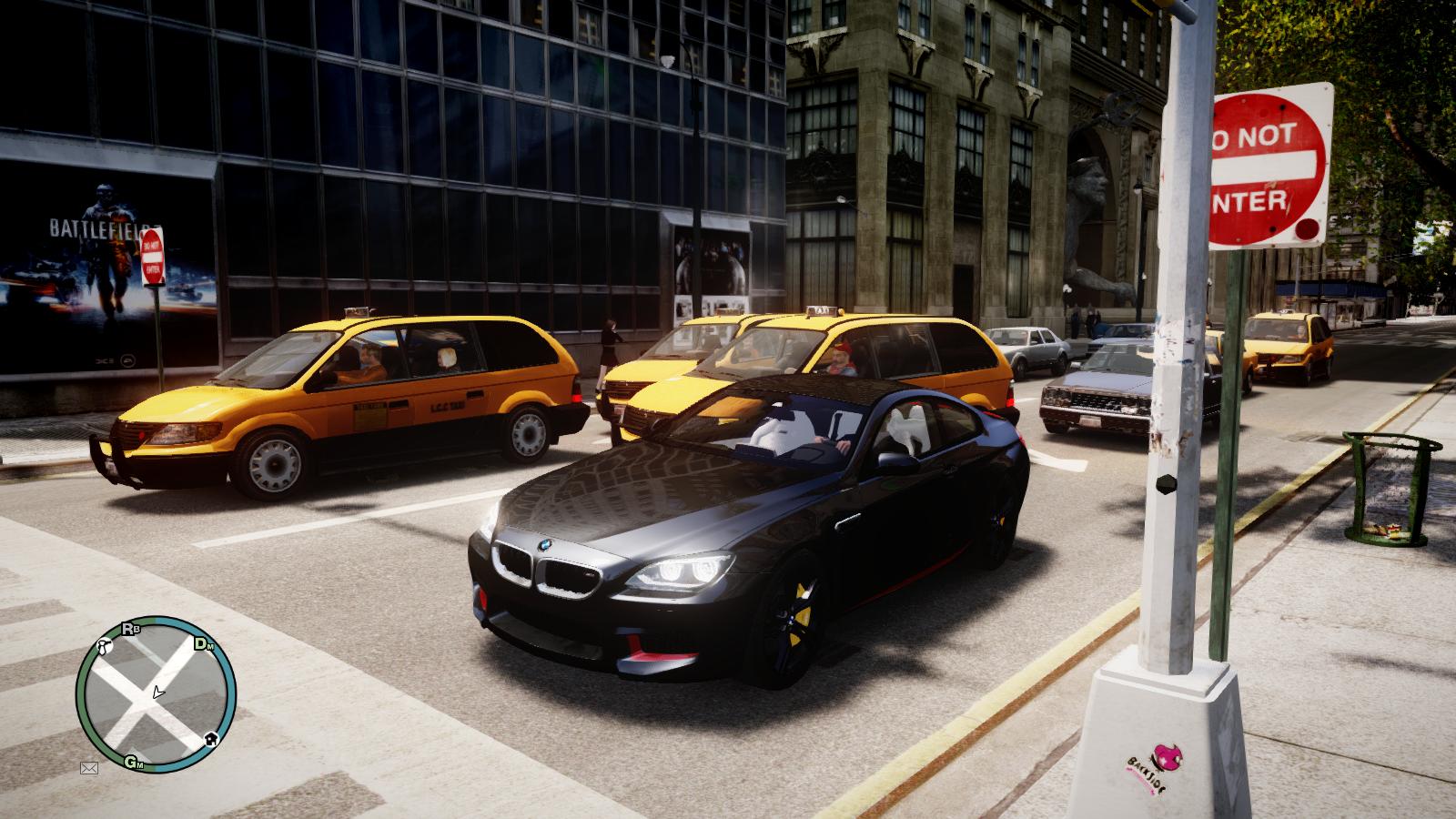Select the GM mission marker on the minimap
The image size is (1456, 819).
135,762
